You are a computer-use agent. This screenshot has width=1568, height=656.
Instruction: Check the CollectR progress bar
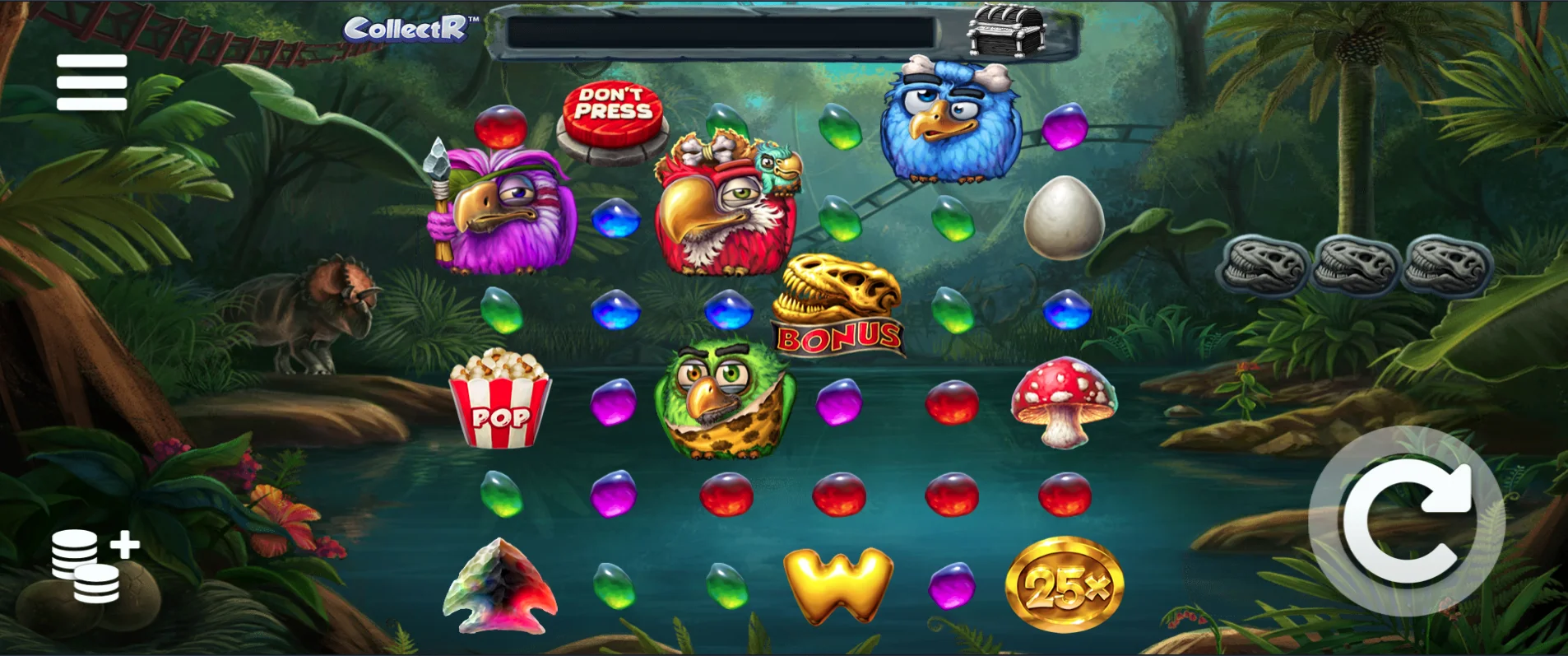[x=724, y=33]
